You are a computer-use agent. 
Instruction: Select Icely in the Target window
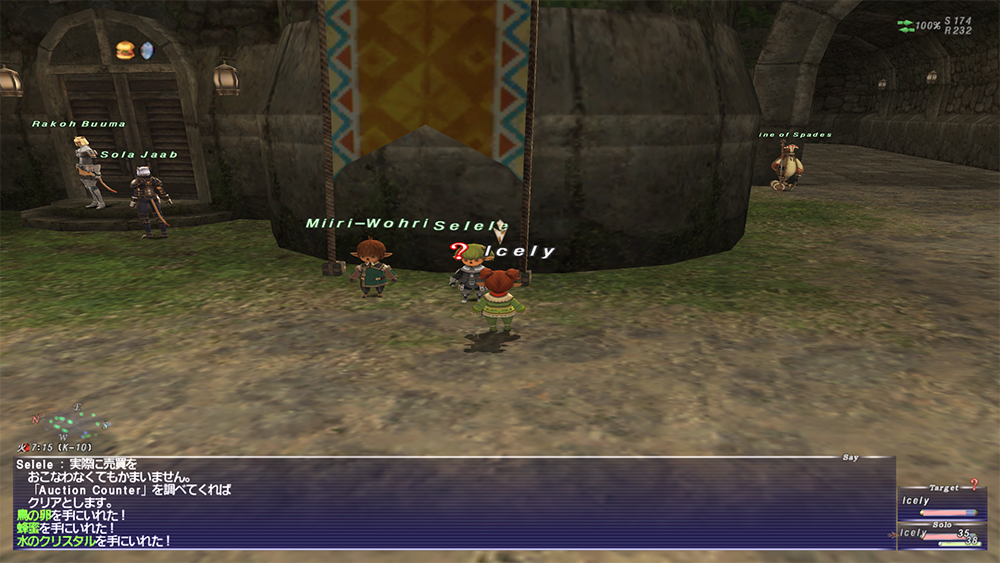tap(915, 501)
